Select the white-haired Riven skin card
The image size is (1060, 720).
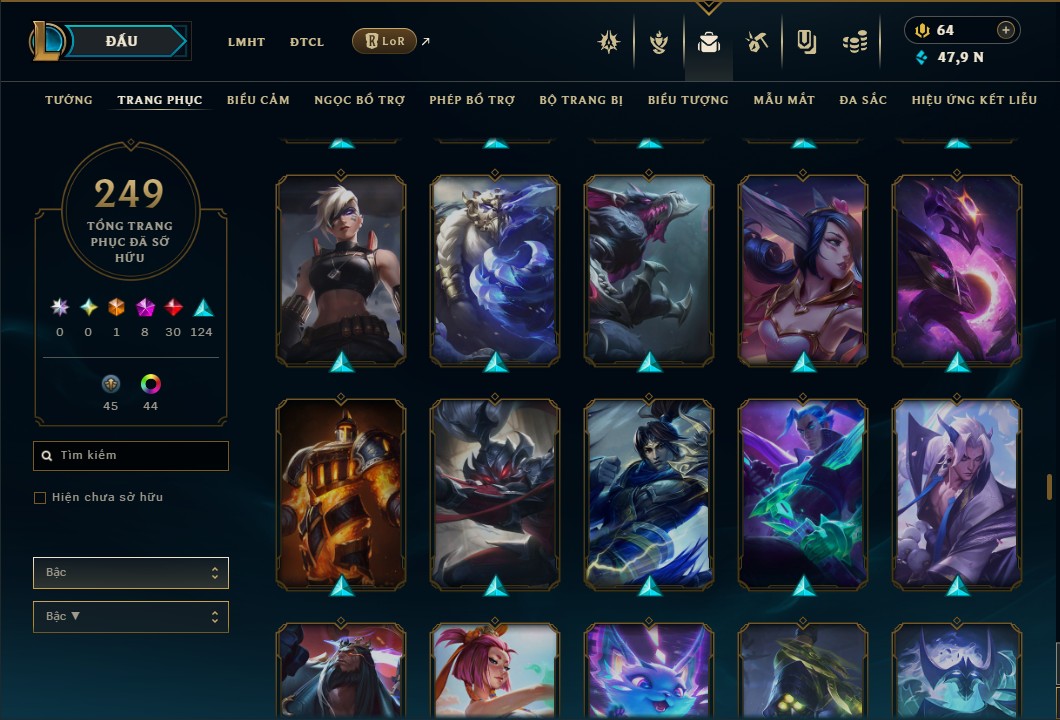coord(341,270)
